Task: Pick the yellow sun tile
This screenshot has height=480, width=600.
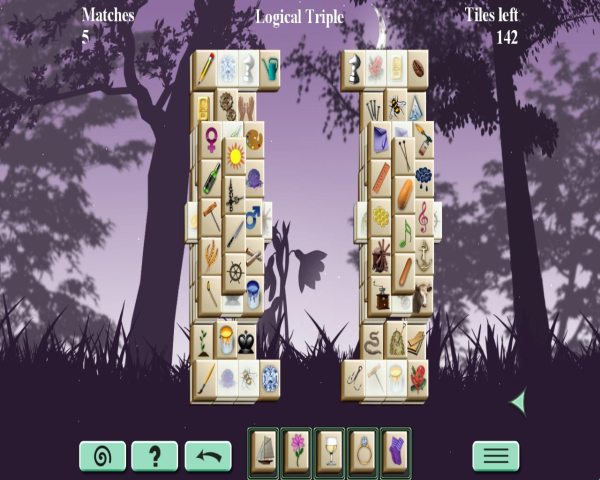Action: coord(236,156)
